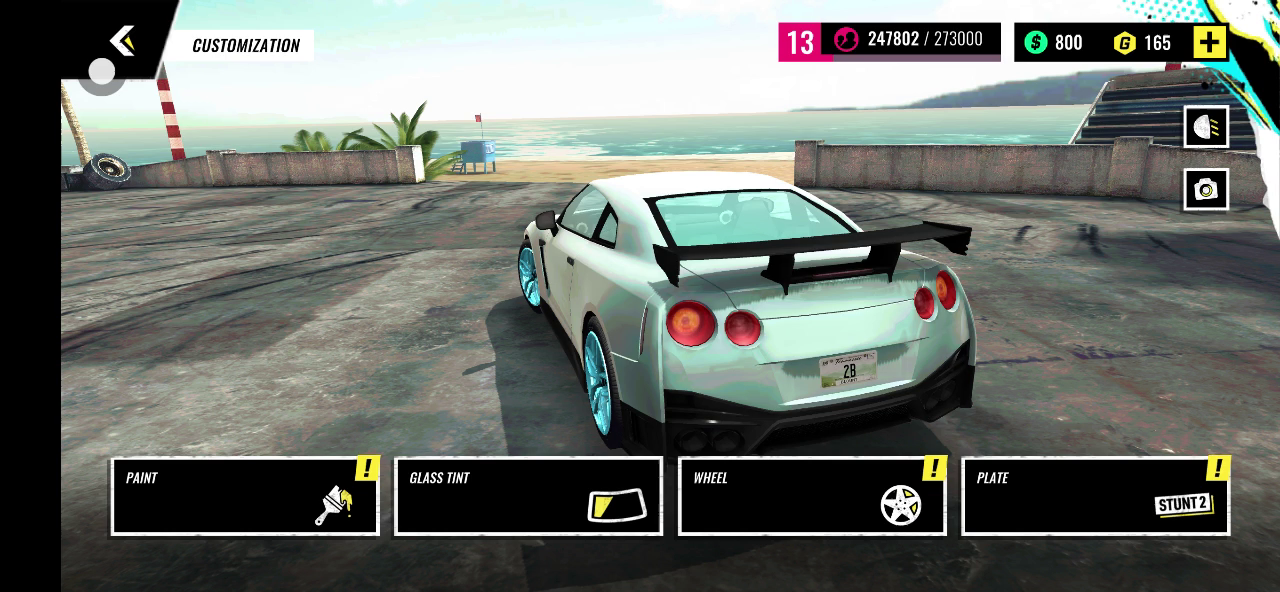Open the Plate customization menu

click(x=1095, y=496)
